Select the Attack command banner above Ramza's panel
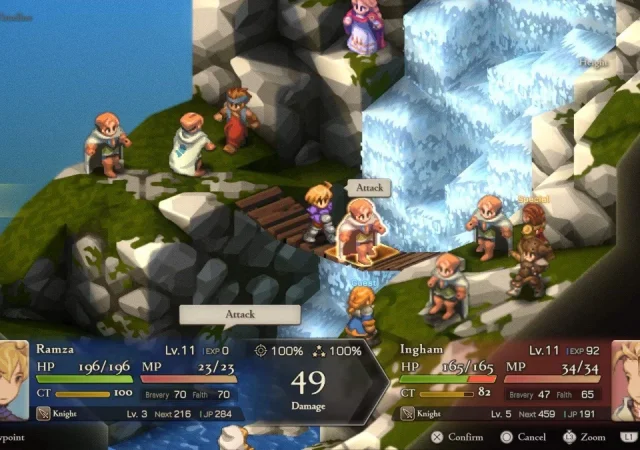The height and width of the screenshot is (450, 640). 240,314
